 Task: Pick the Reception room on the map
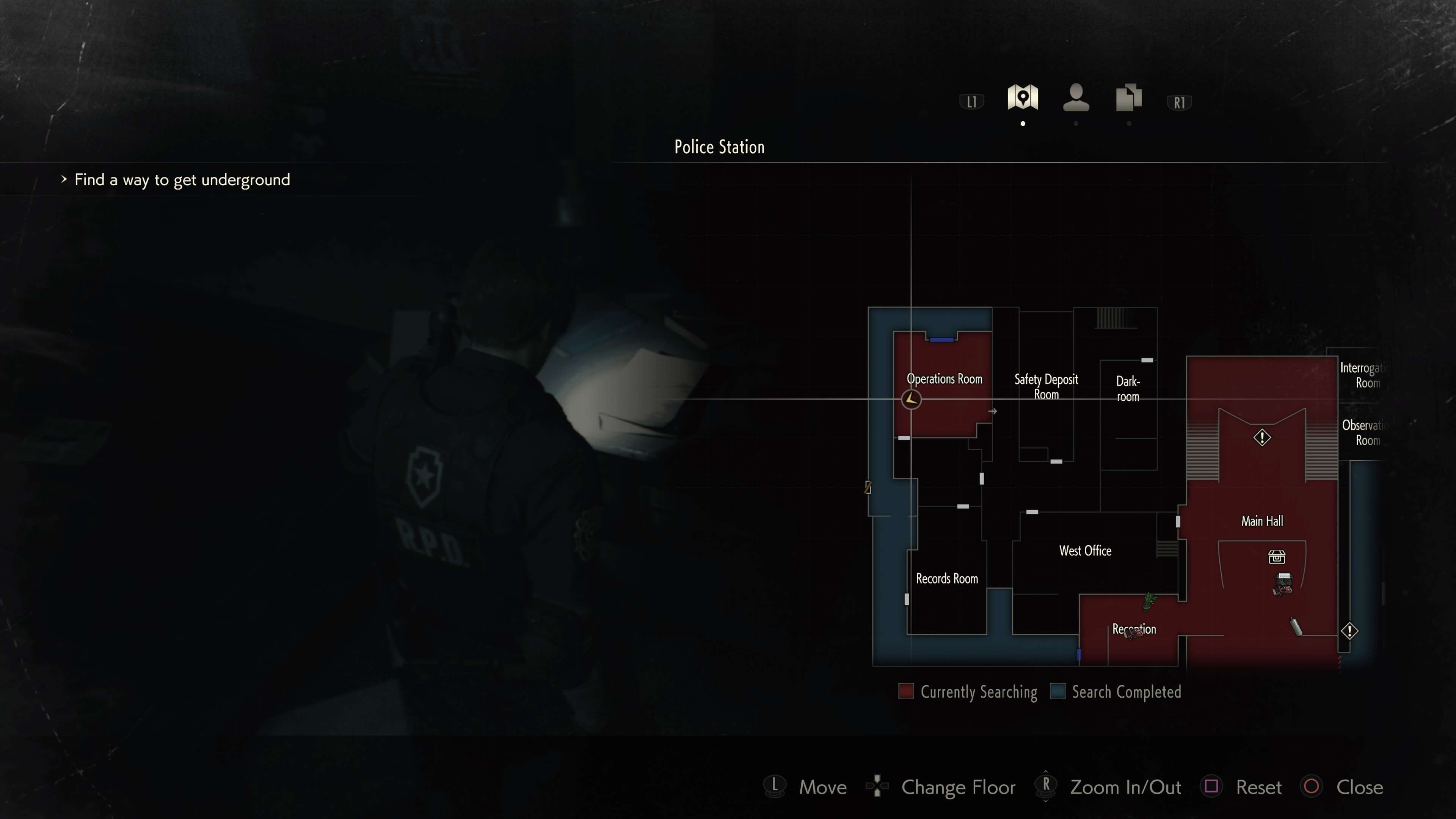tap(1134, 629)
